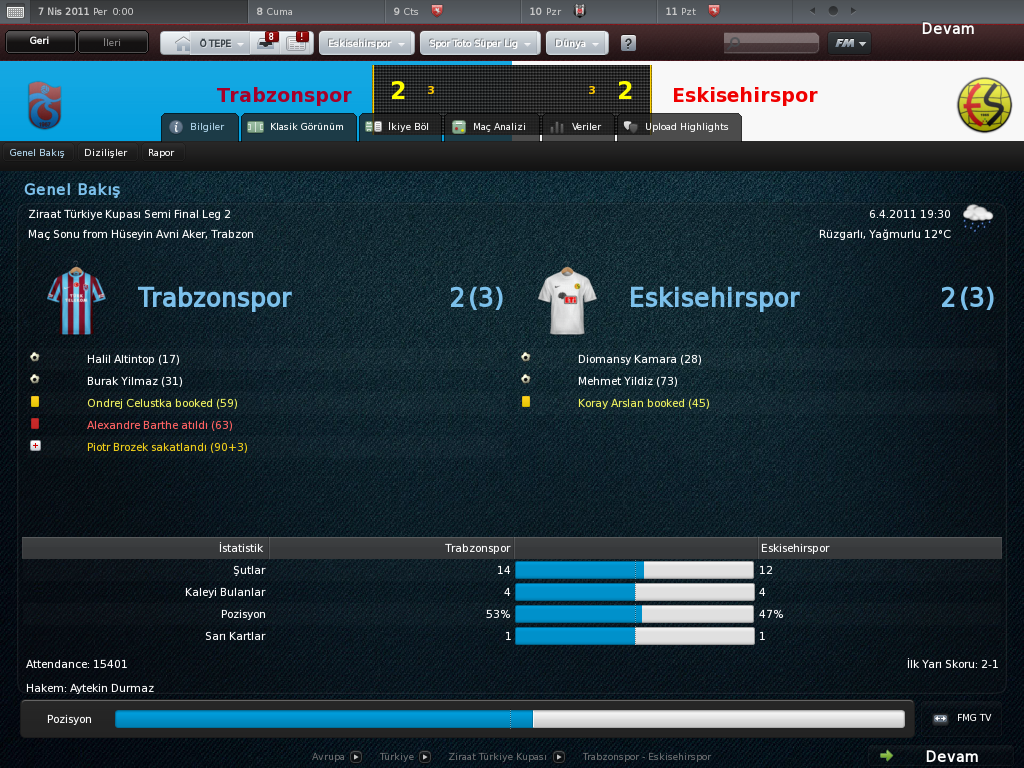Viewport: 1024px width, 768px height.
Task: Open the Upload Highlights tab
Action: coord(678,127)
